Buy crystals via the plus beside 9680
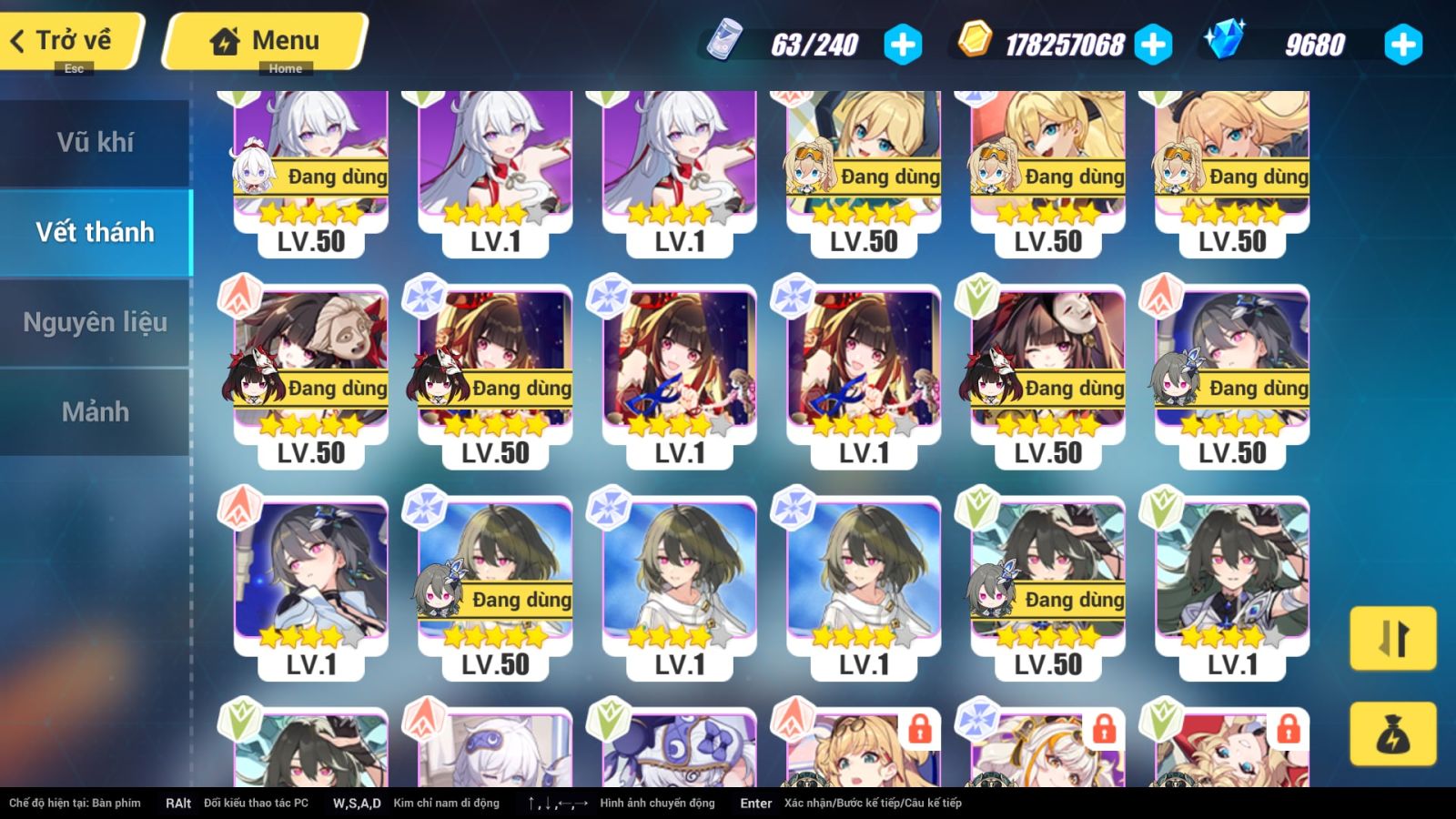1456x819 pixels. click(1402, 45)
